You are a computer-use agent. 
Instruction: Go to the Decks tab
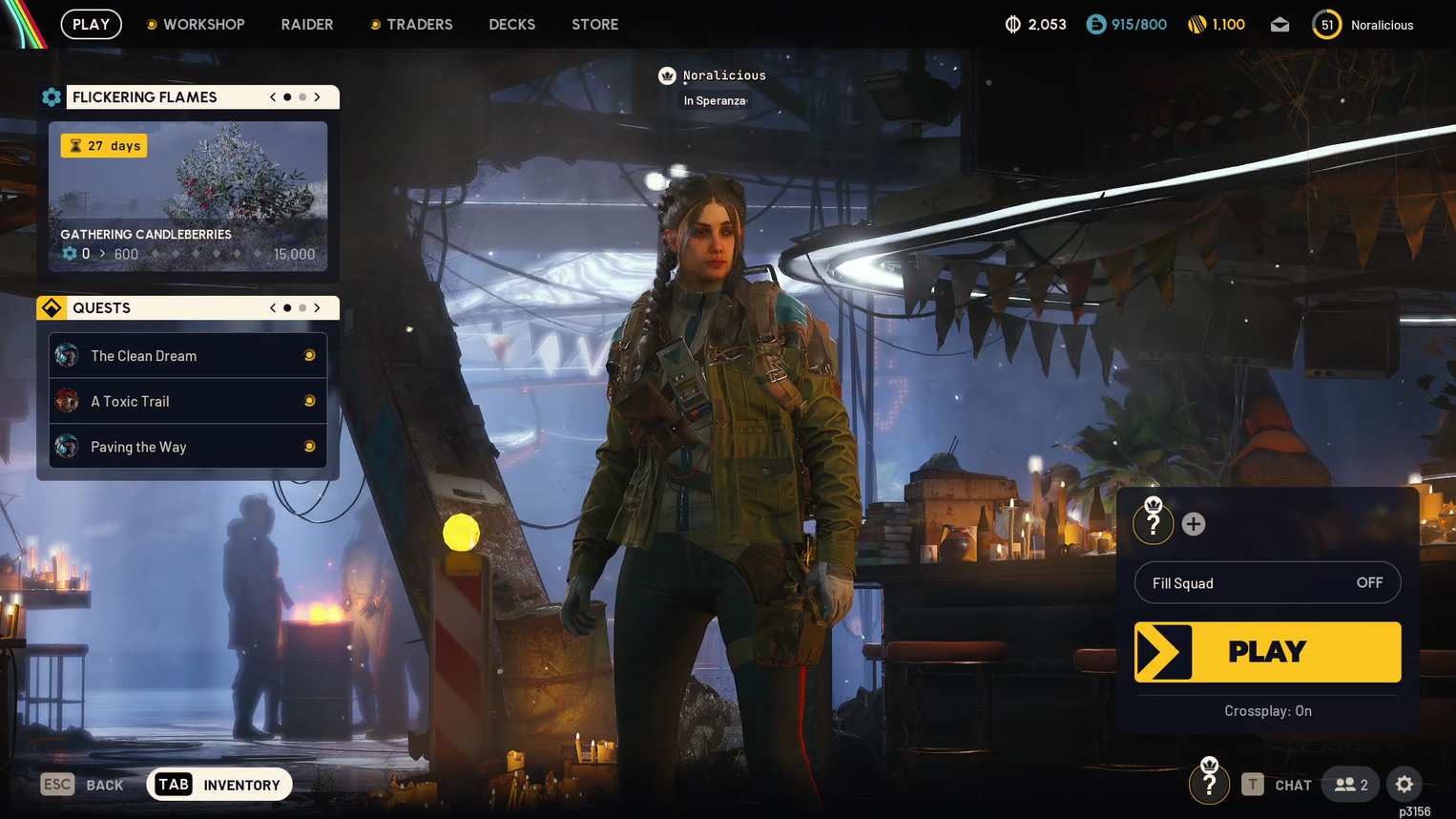511,25
